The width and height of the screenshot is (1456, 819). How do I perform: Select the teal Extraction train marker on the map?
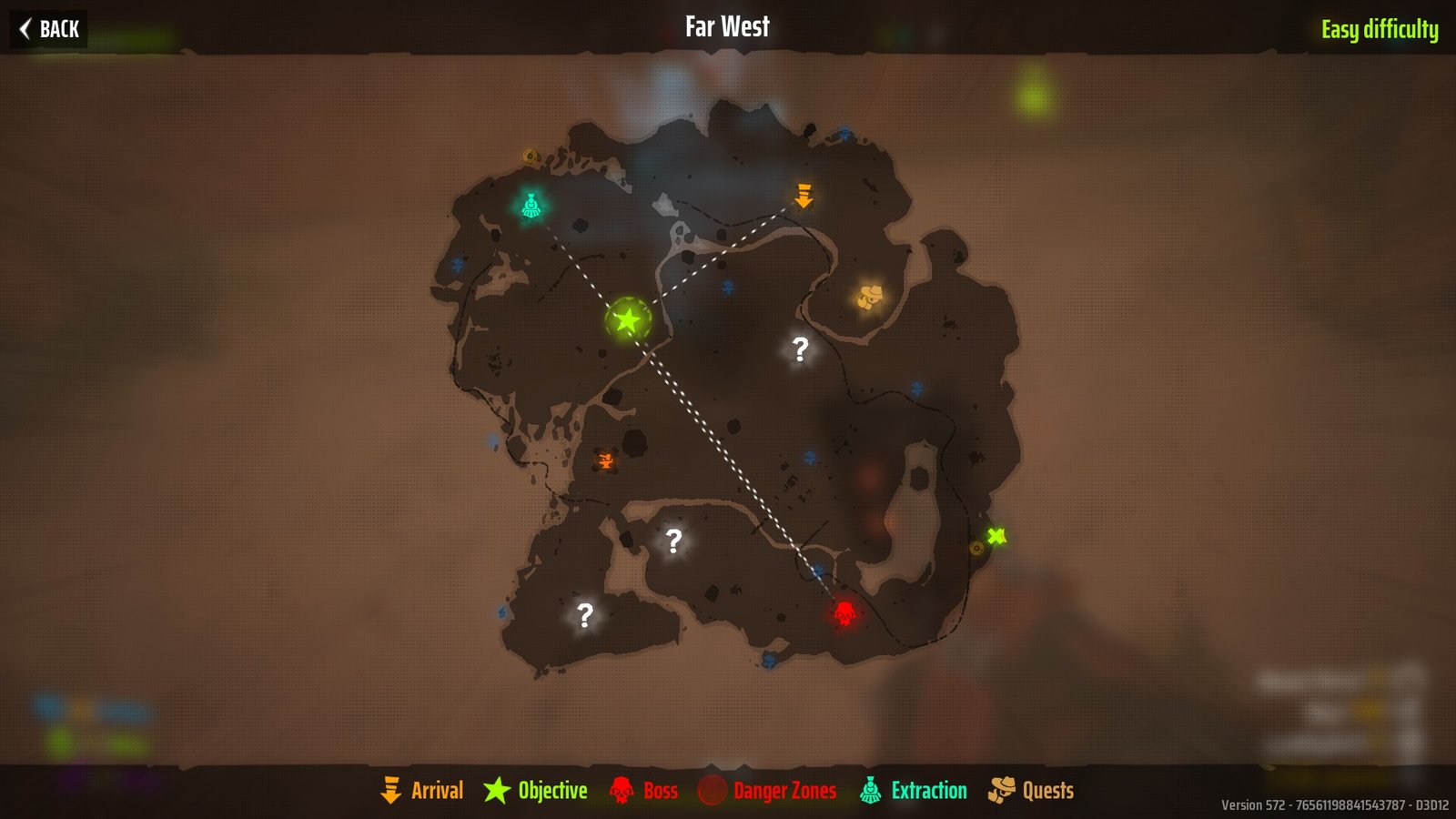point(533,206)
